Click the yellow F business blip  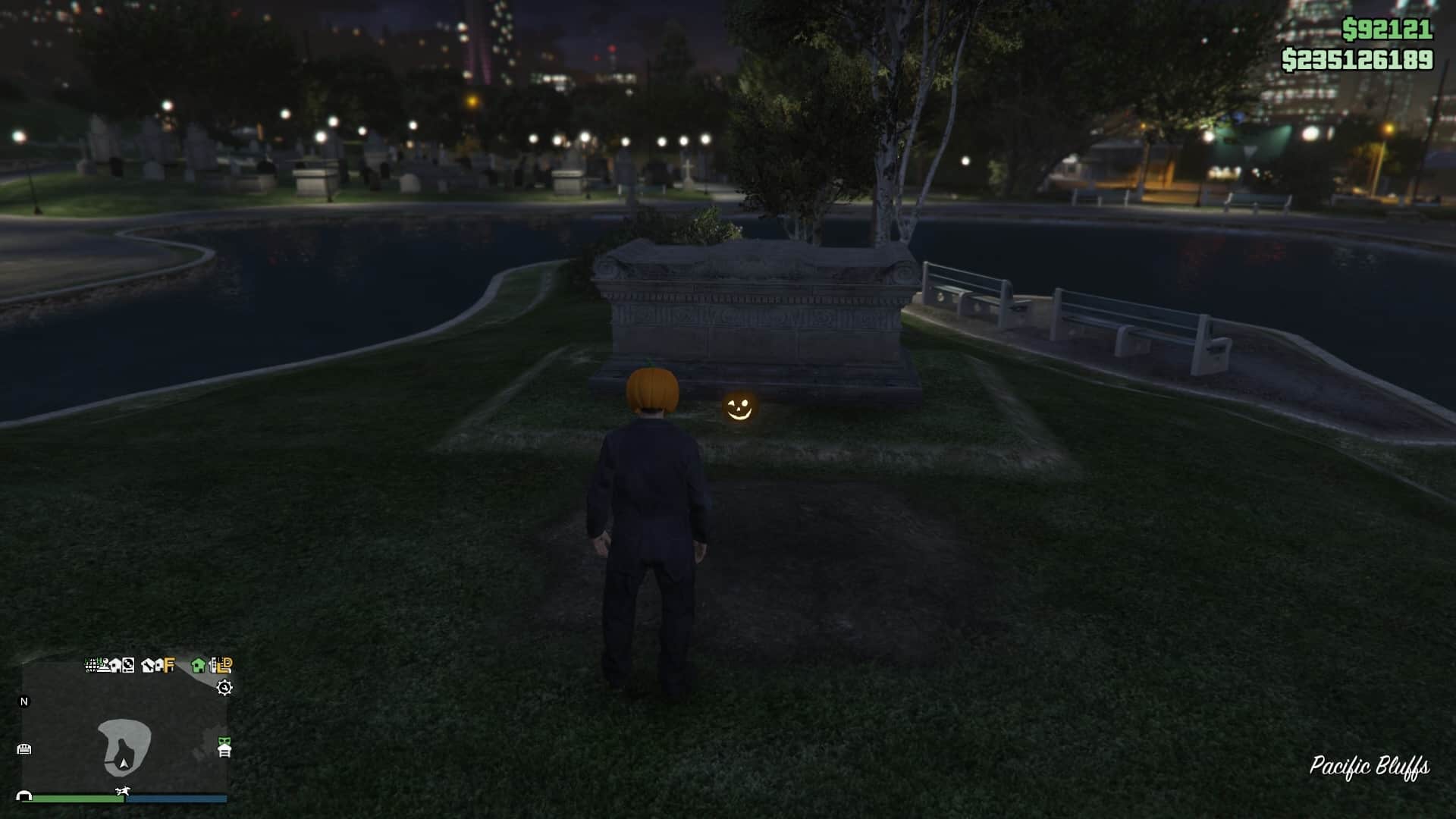coord(168,665)
